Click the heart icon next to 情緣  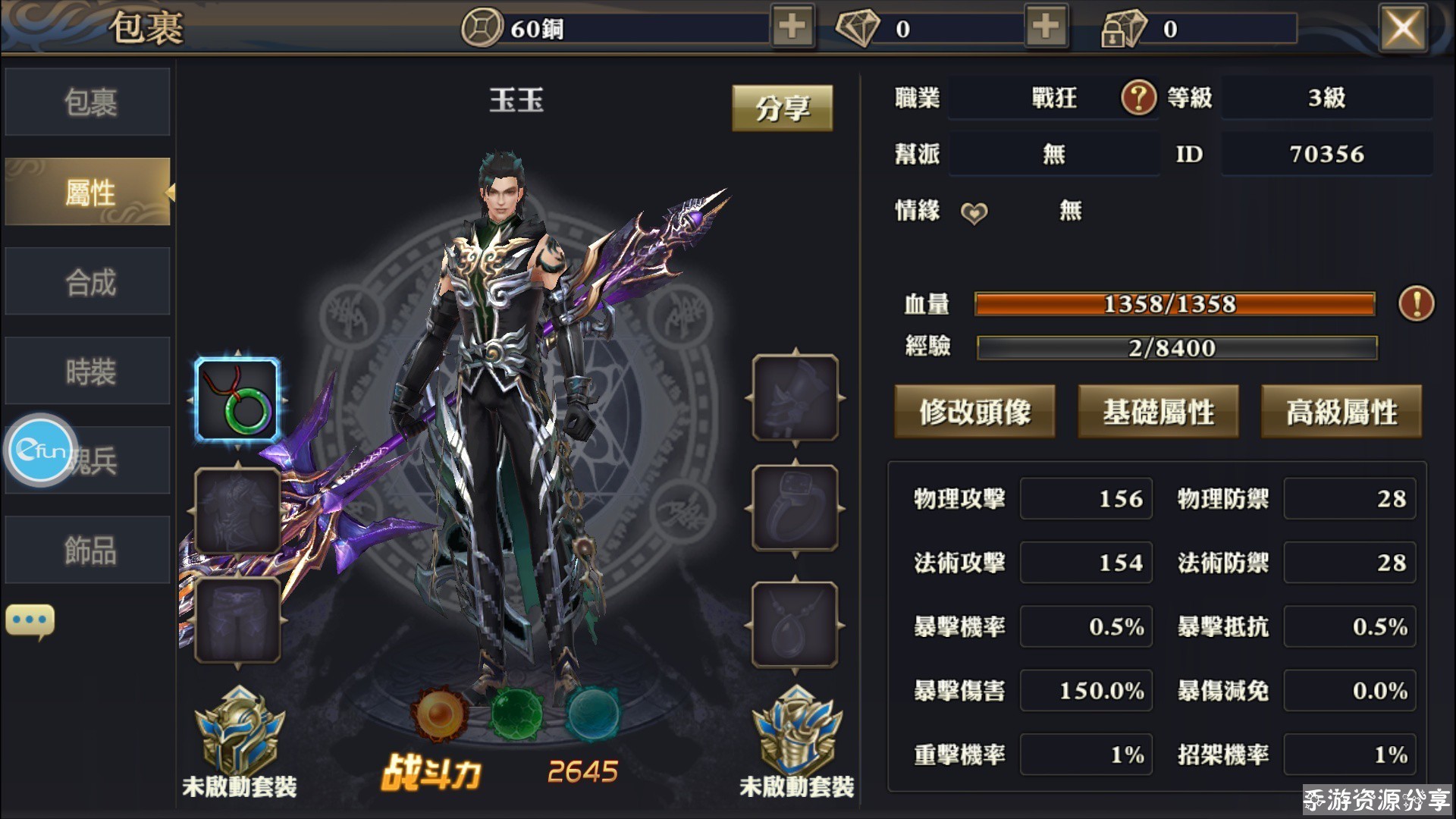click(x=974, y=213)
